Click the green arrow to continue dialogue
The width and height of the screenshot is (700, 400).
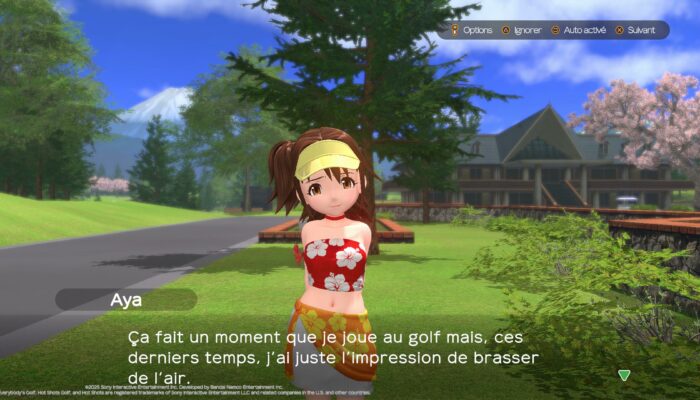pyautogui.click(x=624, y=375)
